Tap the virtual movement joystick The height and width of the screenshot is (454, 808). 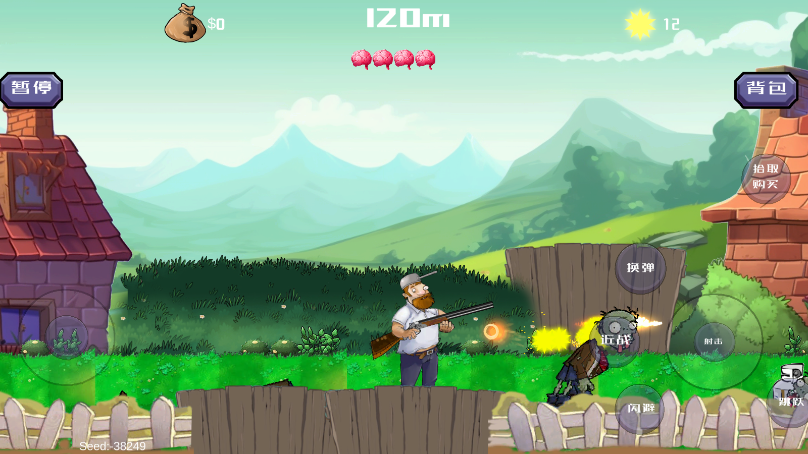[x=67, y=337]
